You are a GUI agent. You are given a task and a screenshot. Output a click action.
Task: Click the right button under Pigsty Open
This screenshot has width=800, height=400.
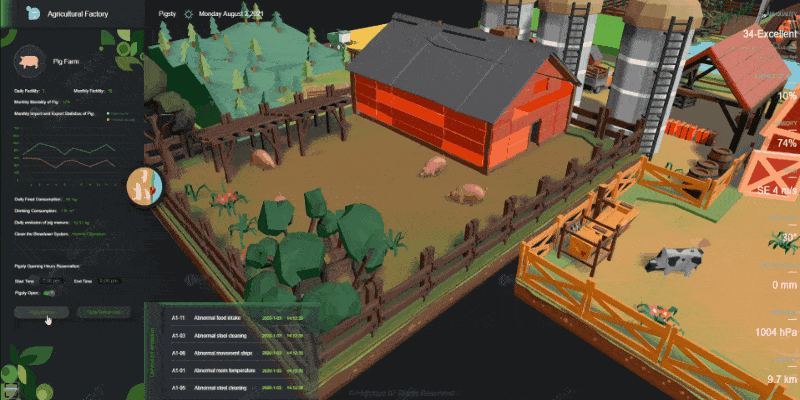tap(104, 313)
